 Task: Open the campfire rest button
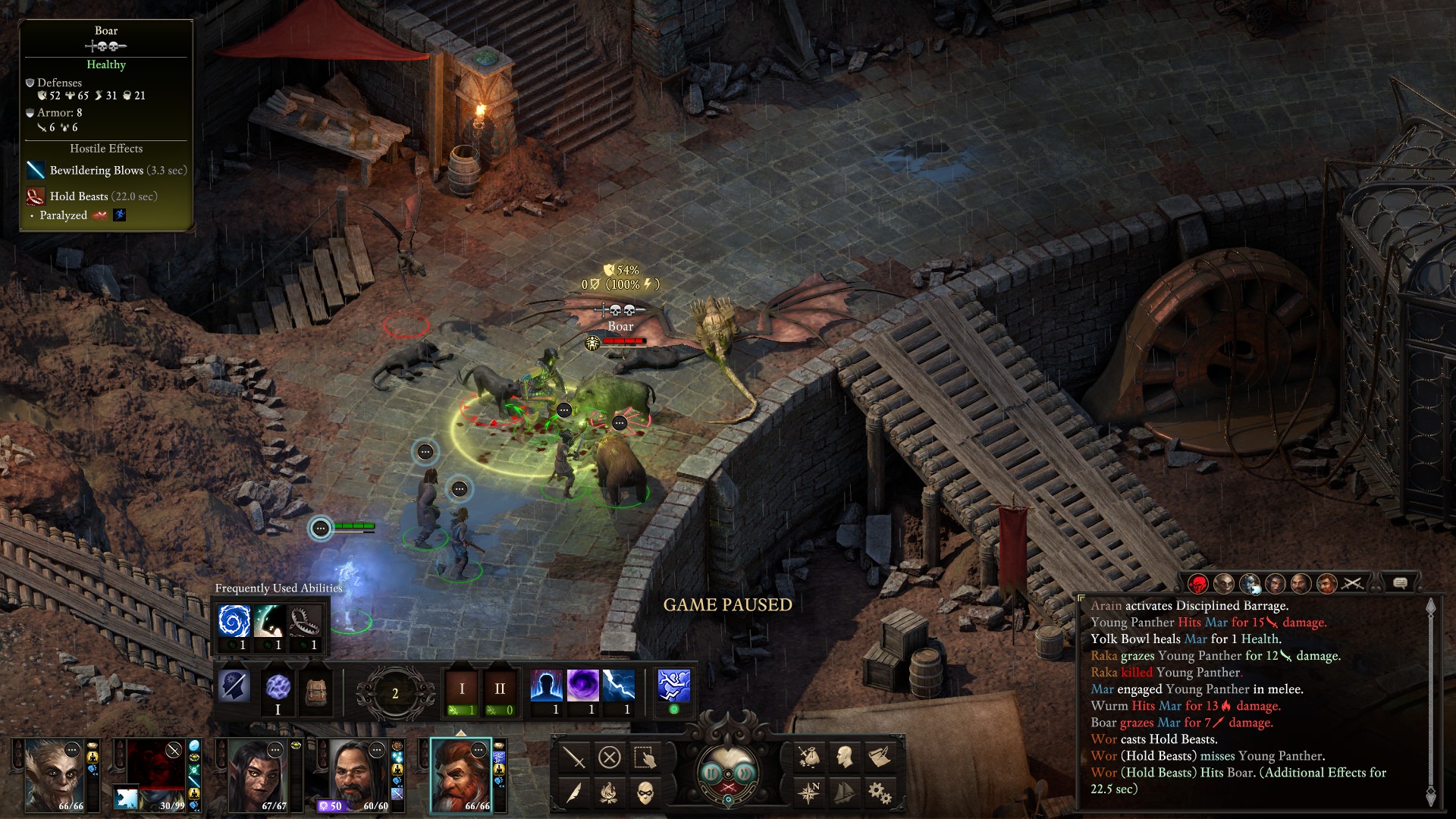tap(609, 792)
